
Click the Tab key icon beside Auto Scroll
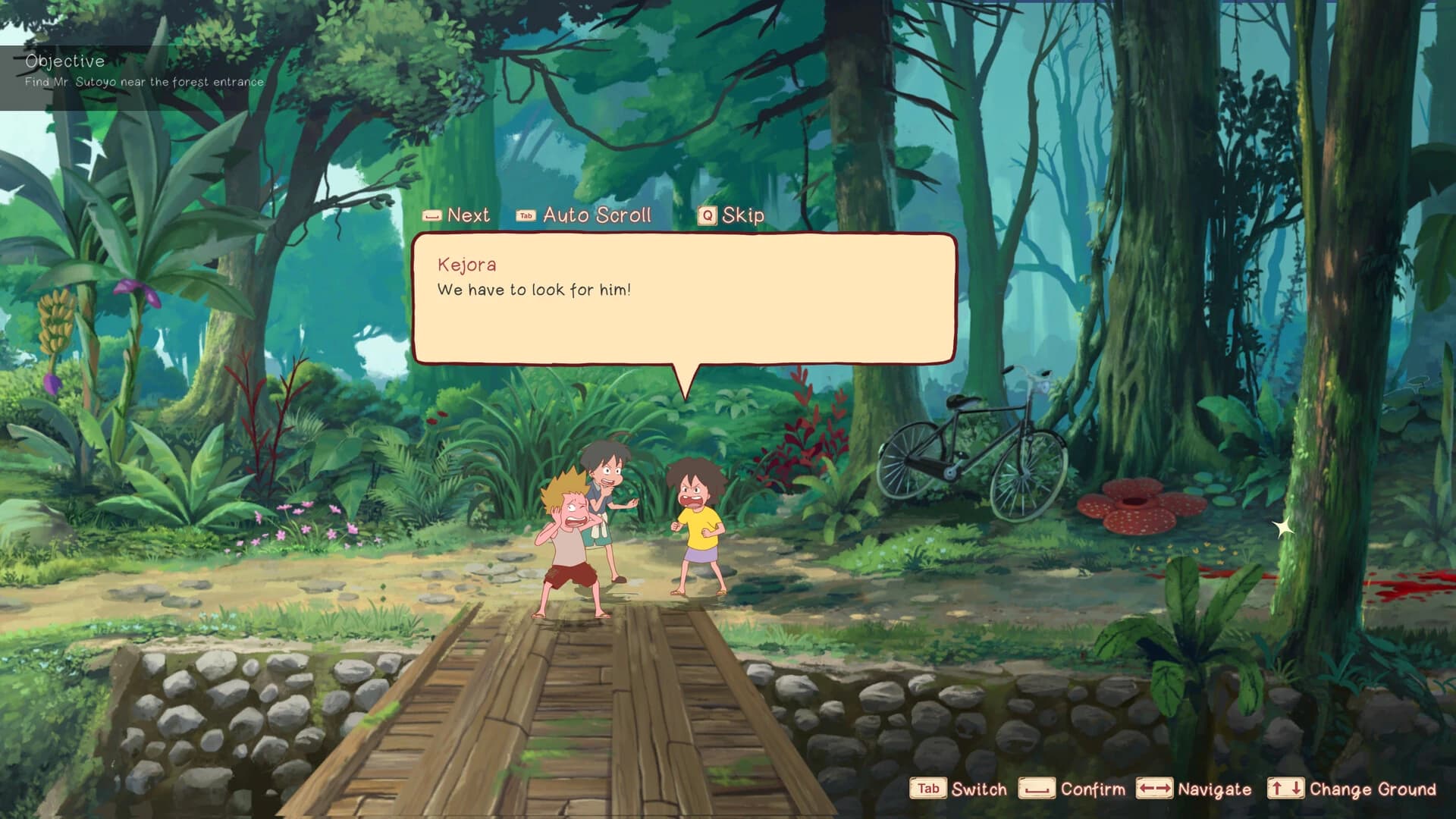tap(524, 215)
